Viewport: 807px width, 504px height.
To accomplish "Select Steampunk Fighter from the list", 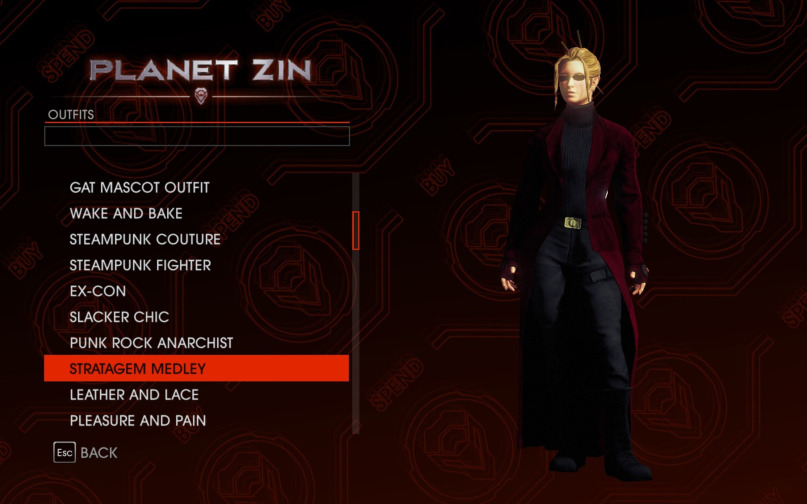I will [x=140, y=265].
